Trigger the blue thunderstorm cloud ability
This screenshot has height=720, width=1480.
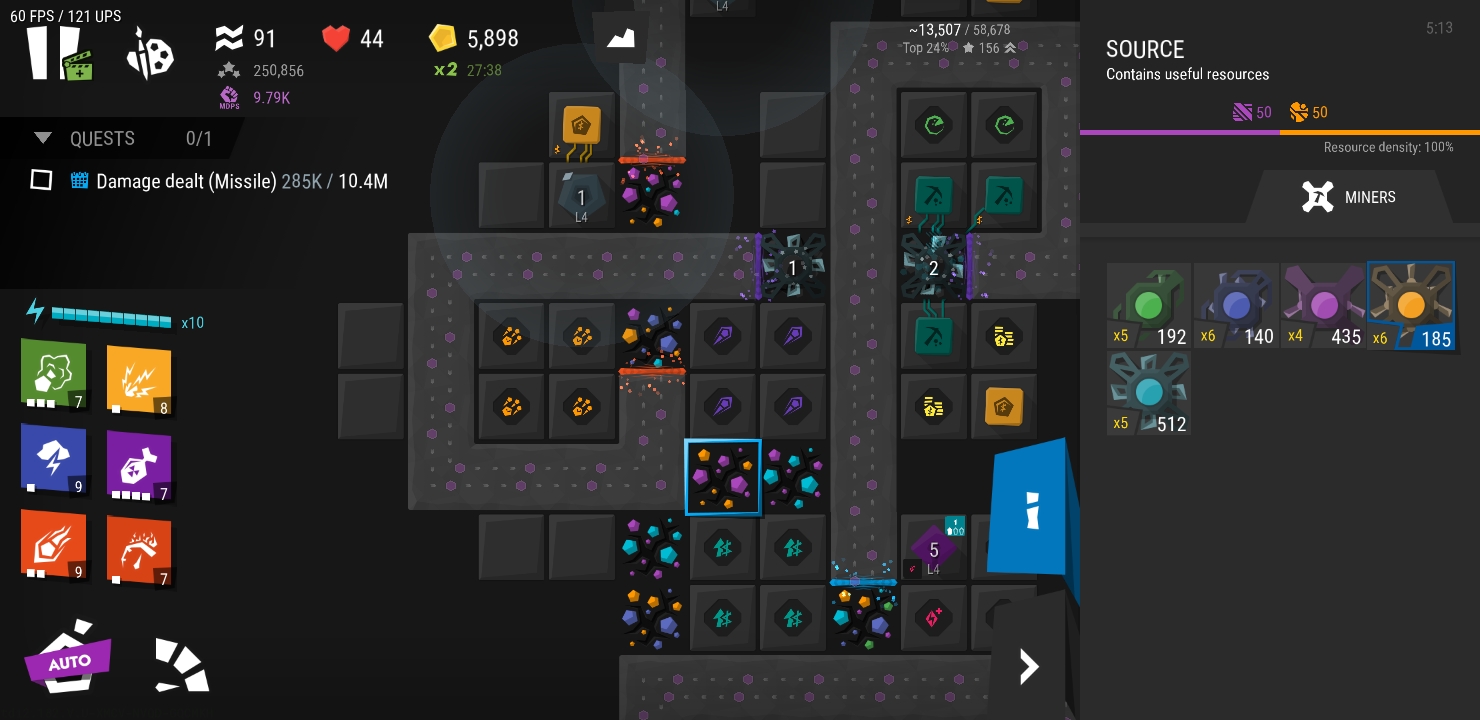[54, 459]
